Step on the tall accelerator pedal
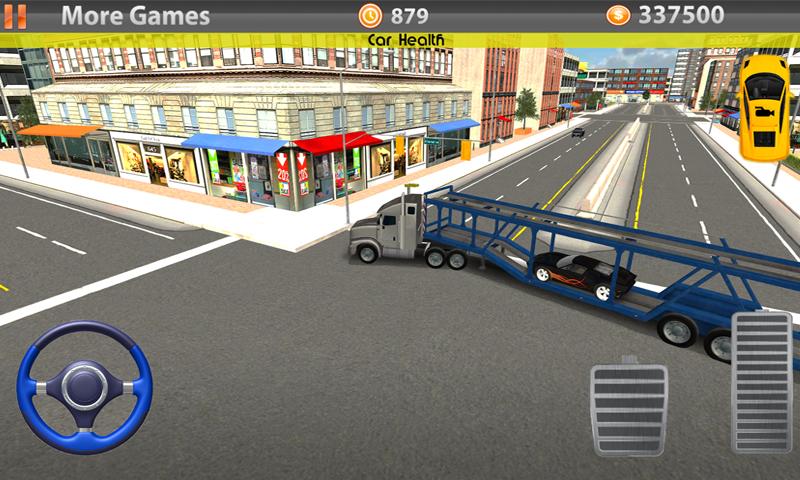Screen dimensions: 800x480 (762, 383)
